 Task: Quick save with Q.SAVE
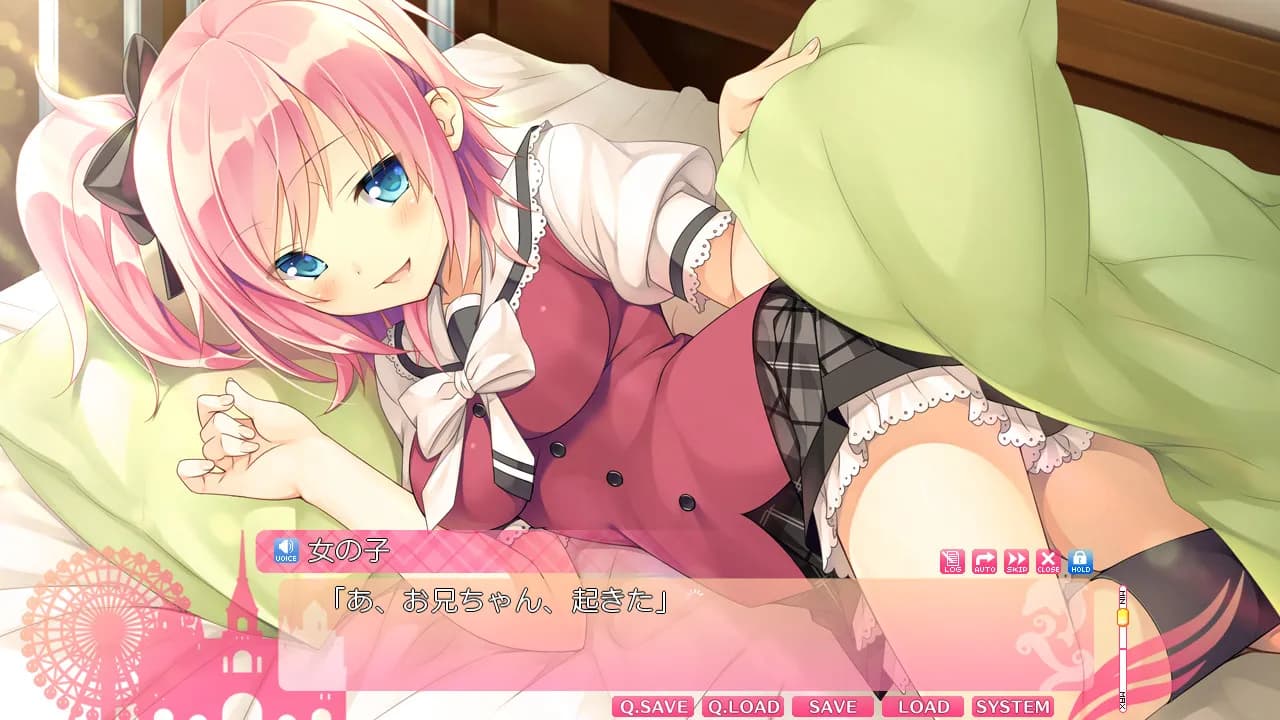click(652, 707)
